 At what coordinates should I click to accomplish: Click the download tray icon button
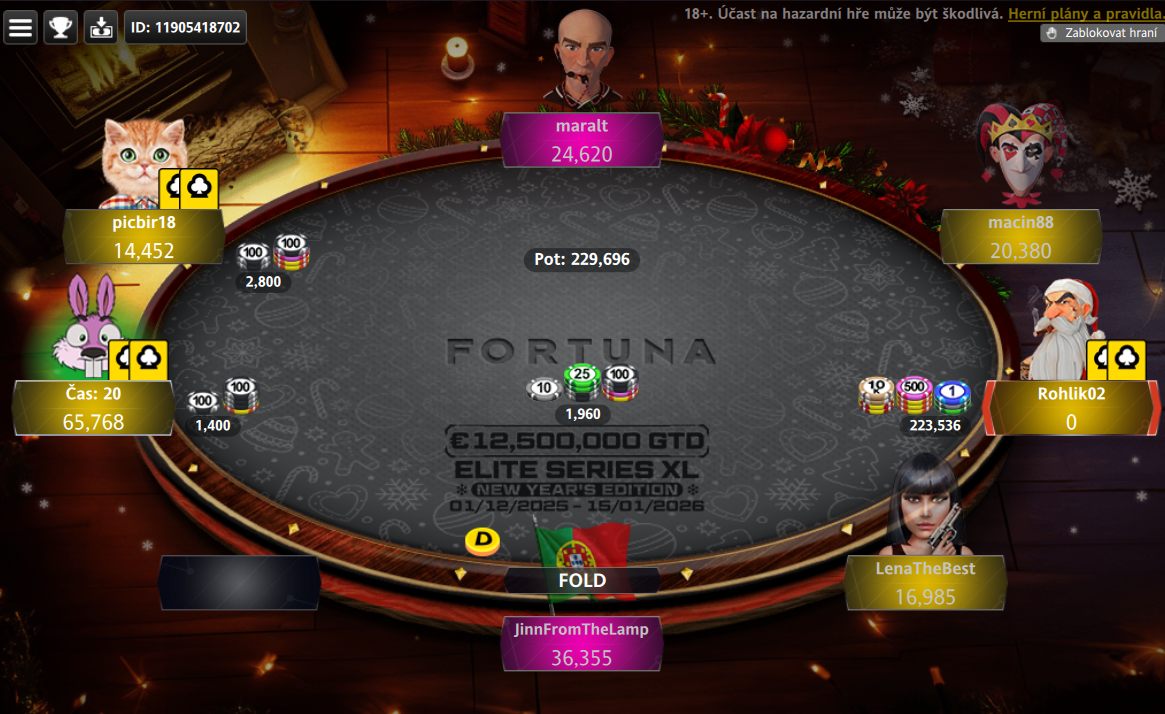coord(101,27)
